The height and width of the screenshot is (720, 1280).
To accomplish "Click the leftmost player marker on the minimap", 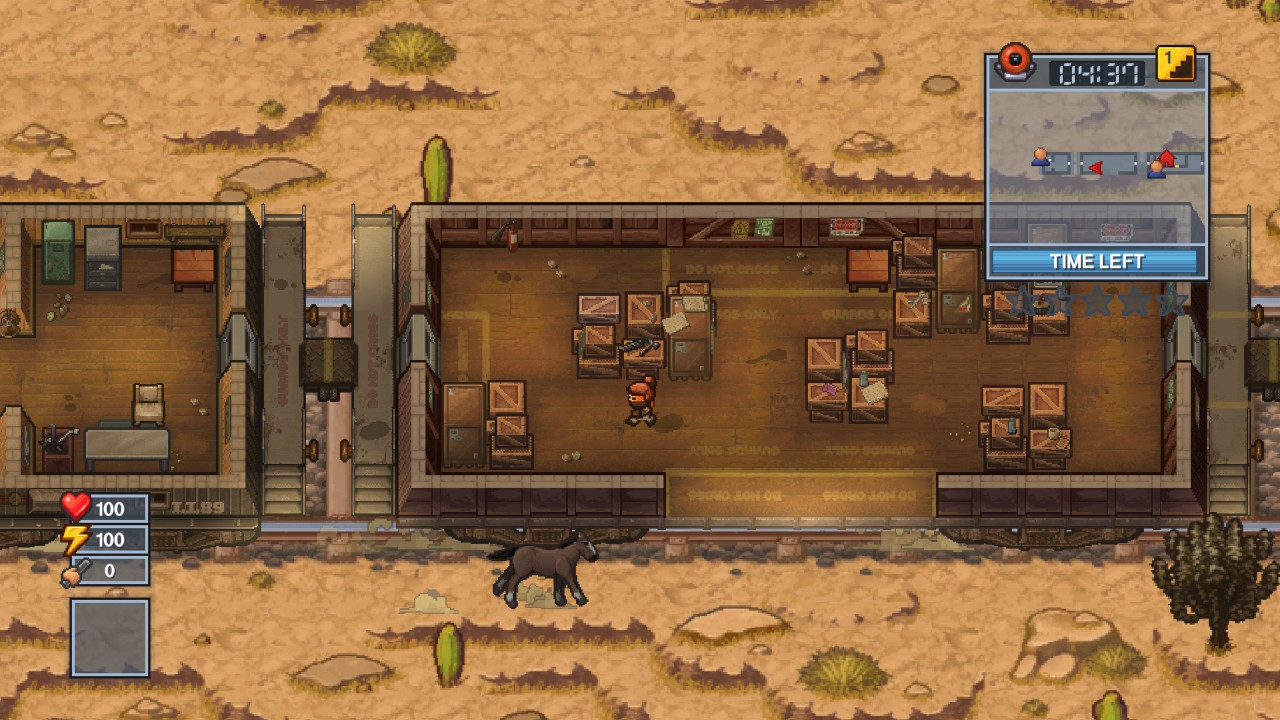I will (1038, 158).
